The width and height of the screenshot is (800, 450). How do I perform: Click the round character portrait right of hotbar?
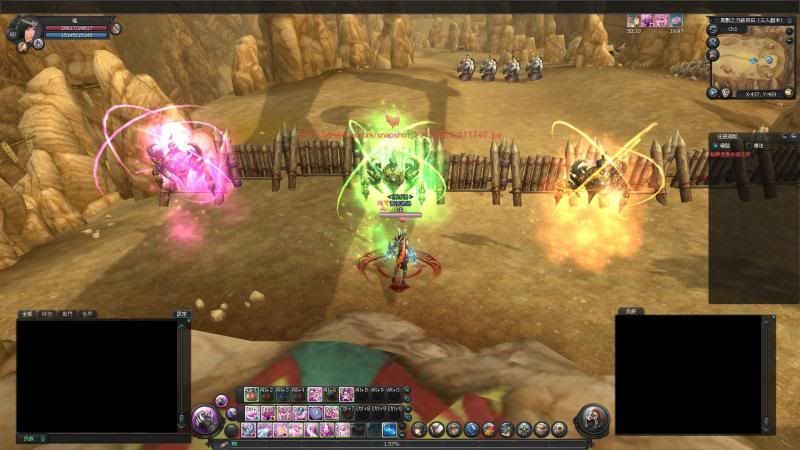coord(592,419)
